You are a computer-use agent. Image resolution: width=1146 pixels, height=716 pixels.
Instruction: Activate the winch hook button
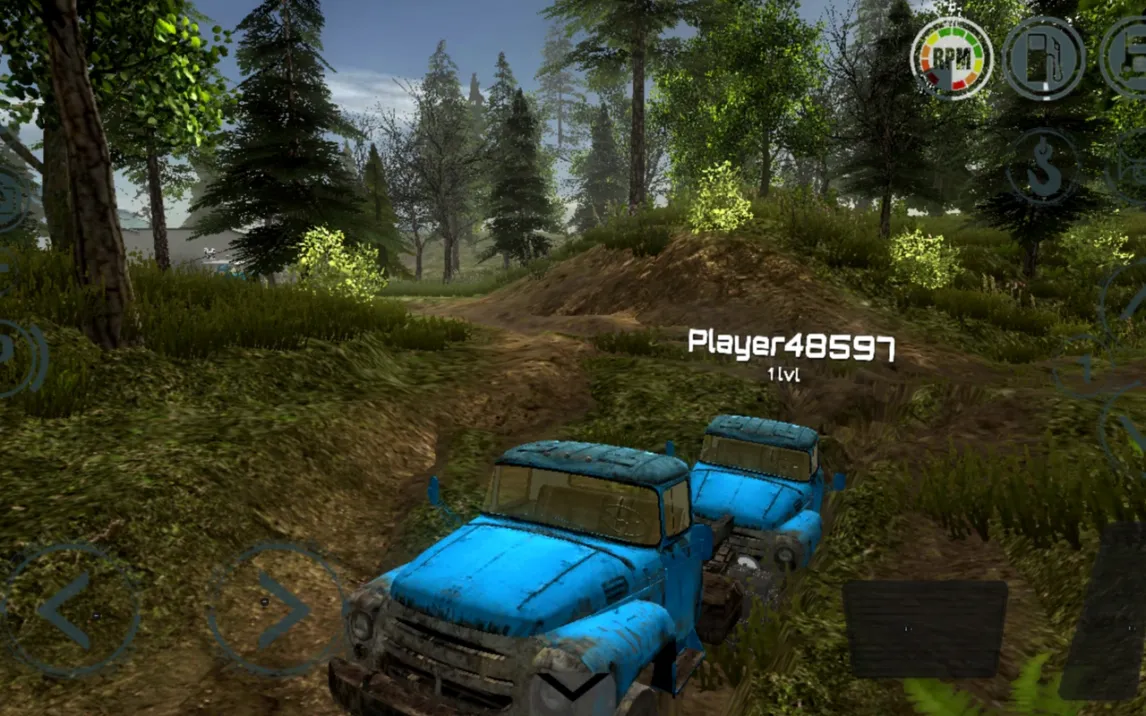point(1044,167)
